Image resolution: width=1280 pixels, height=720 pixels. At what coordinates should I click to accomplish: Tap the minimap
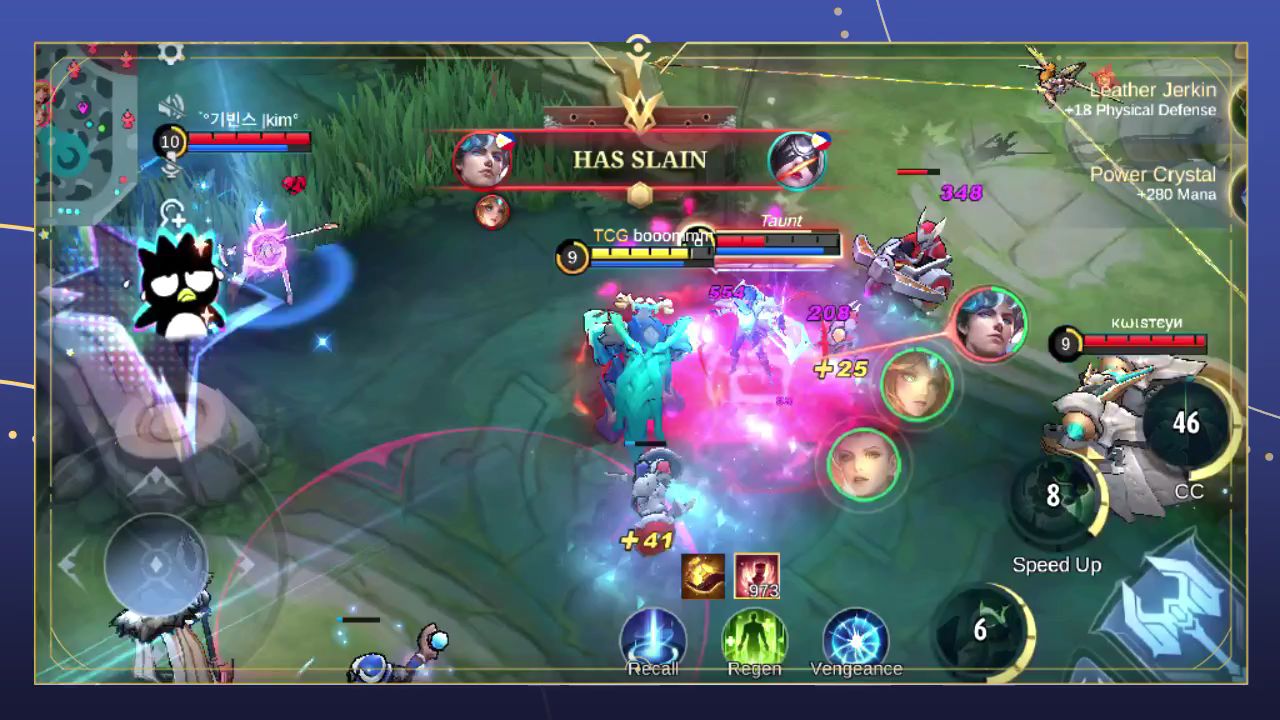(85, 130)
